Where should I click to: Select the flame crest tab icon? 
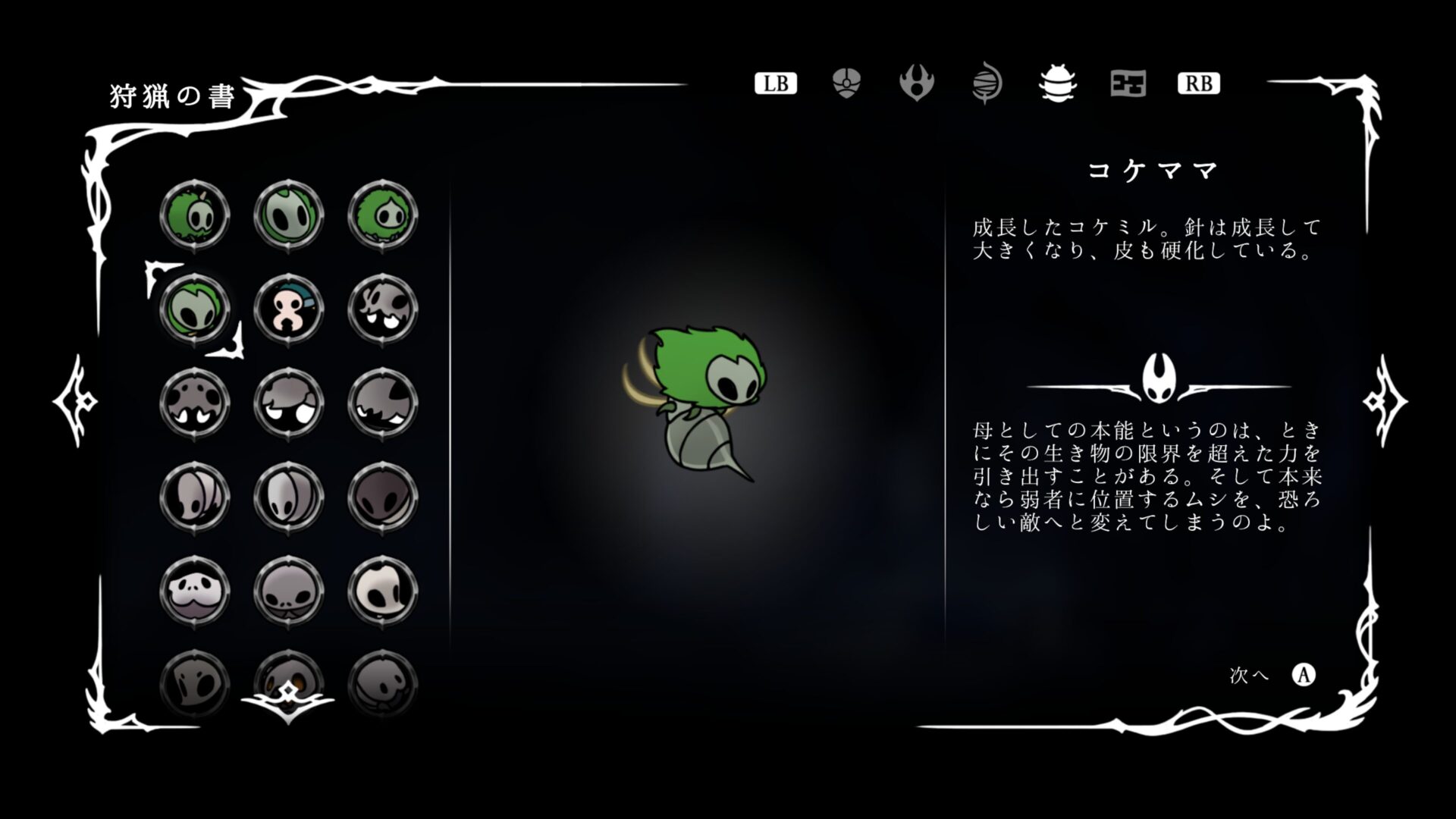pos(916,83)
